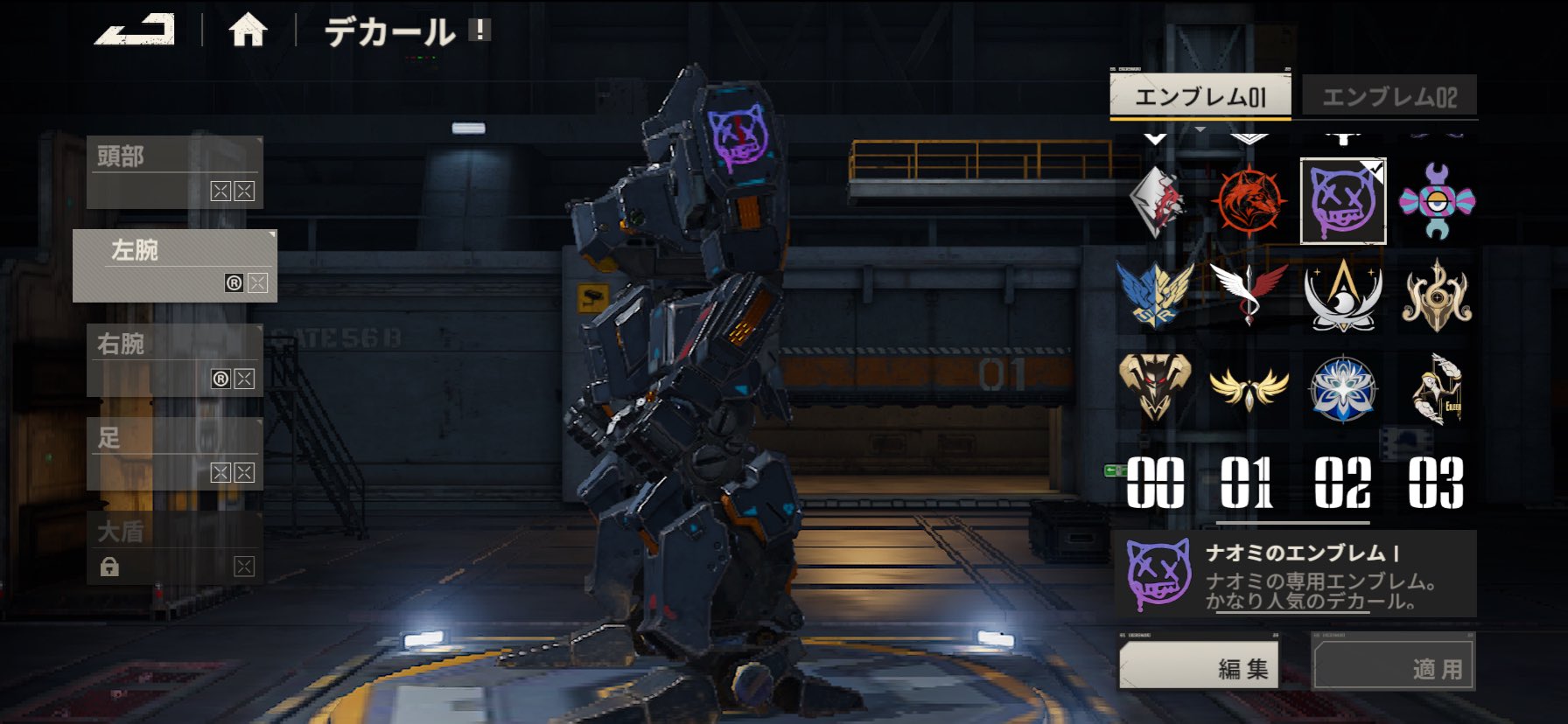Switch to the エンブレム02 tab
1568x724 pixels.
(x=1389, y=96)
